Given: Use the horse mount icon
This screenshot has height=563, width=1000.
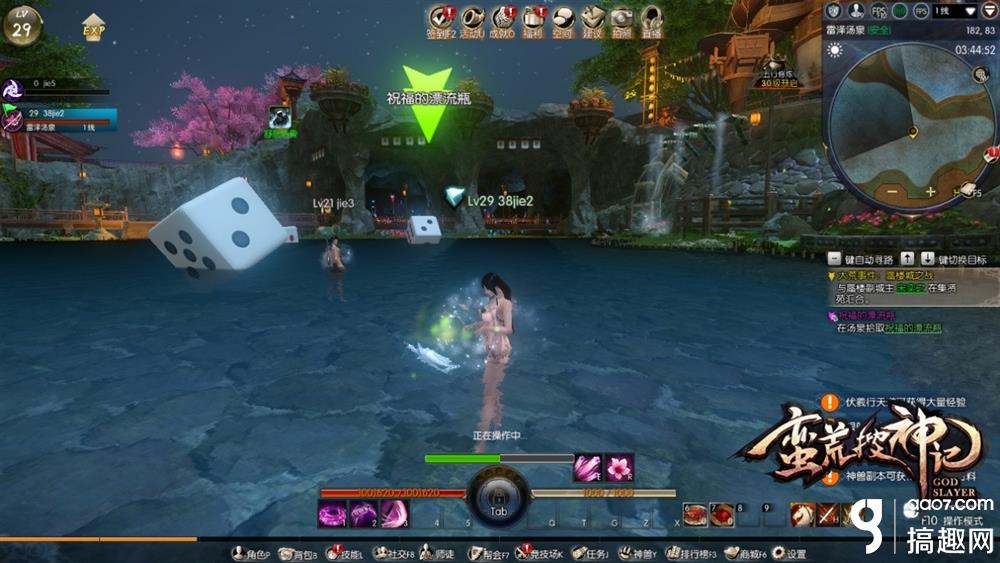Looking at the screenshot, I should point(802,514).
